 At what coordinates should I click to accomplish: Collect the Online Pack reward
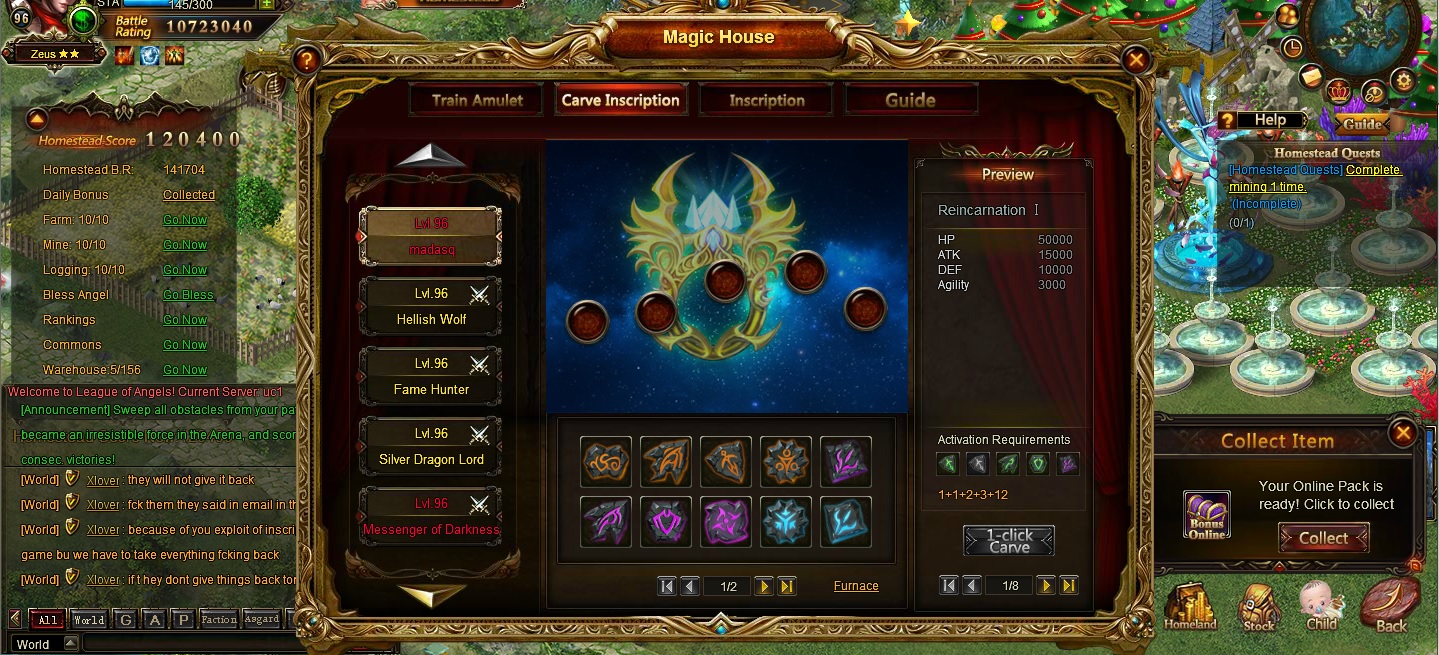coord(1323,538)
